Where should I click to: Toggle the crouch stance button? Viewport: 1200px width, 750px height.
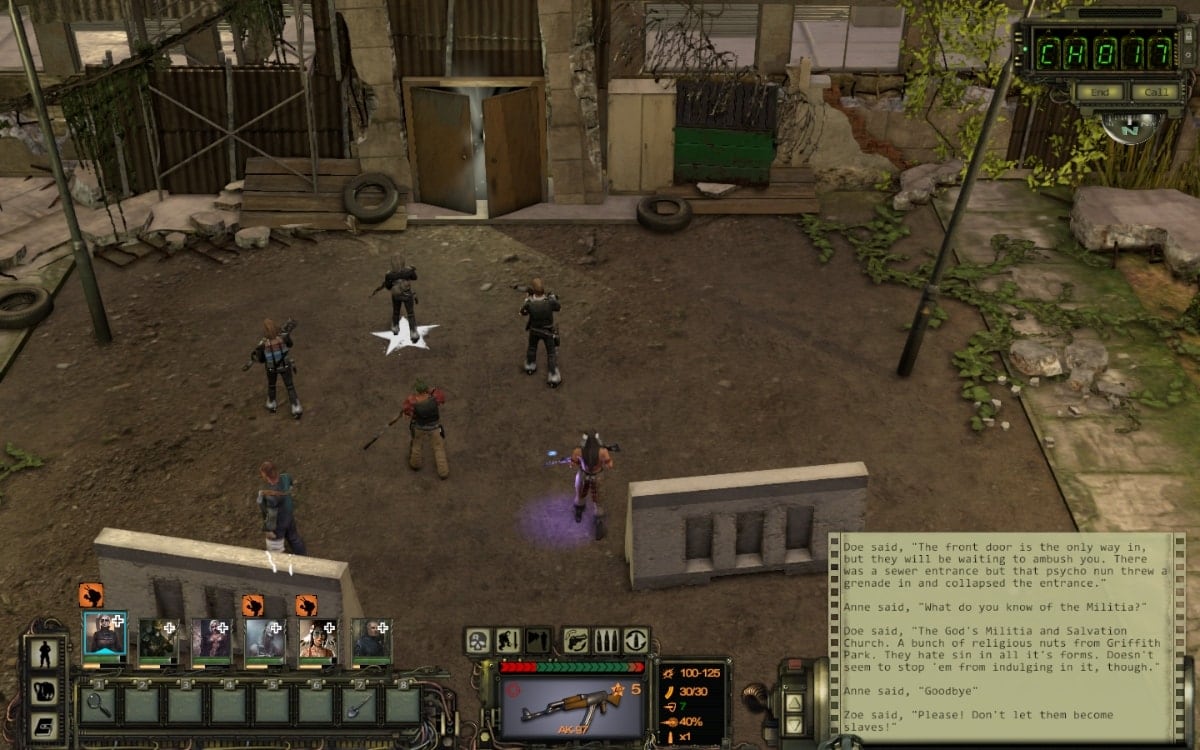(508, 640)
